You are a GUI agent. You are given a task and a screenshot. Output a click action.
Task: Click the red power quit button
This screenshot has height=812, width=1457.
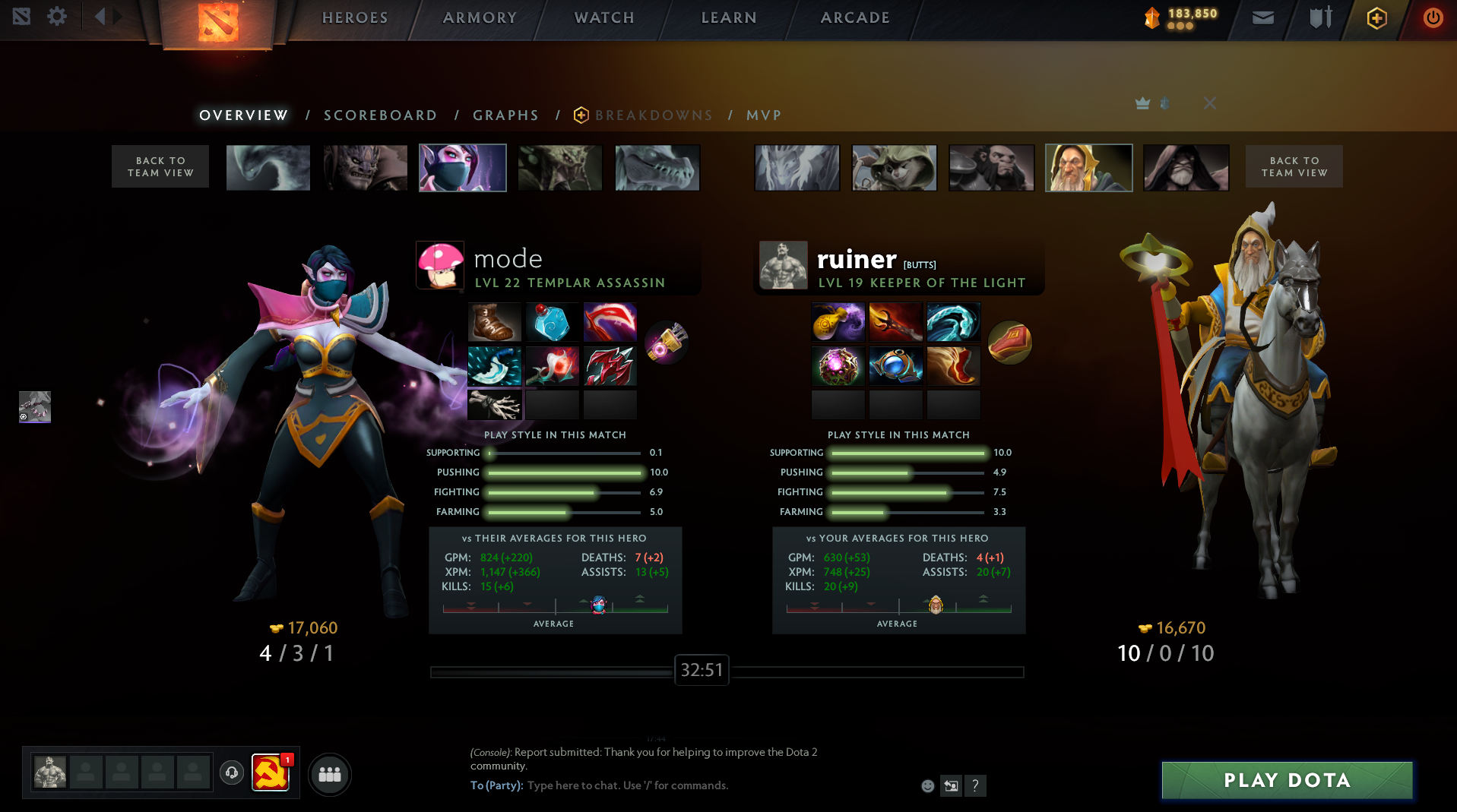point(1433,17)
